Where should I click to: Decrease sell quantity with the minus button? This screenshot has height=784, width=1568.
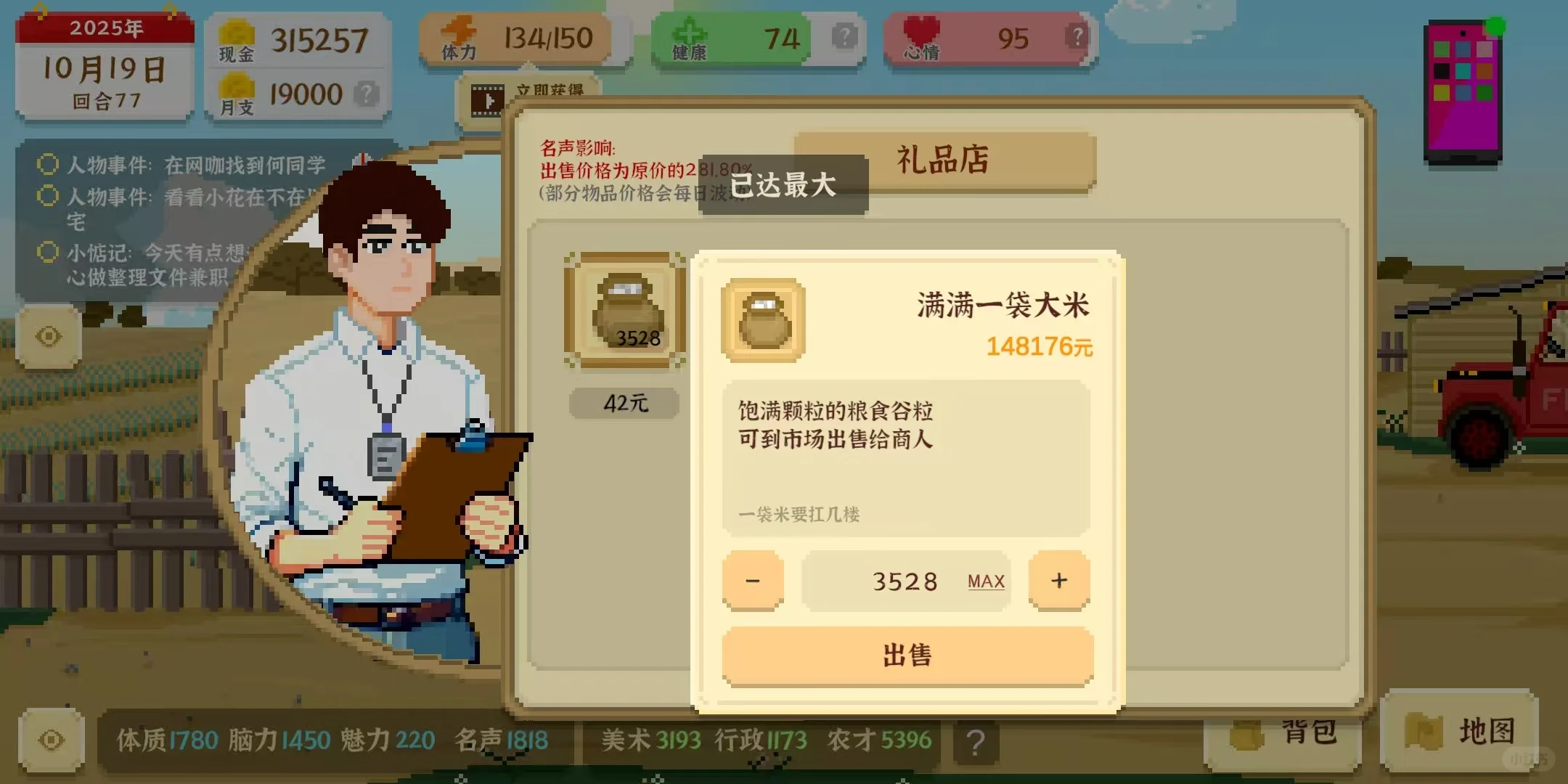753,580
